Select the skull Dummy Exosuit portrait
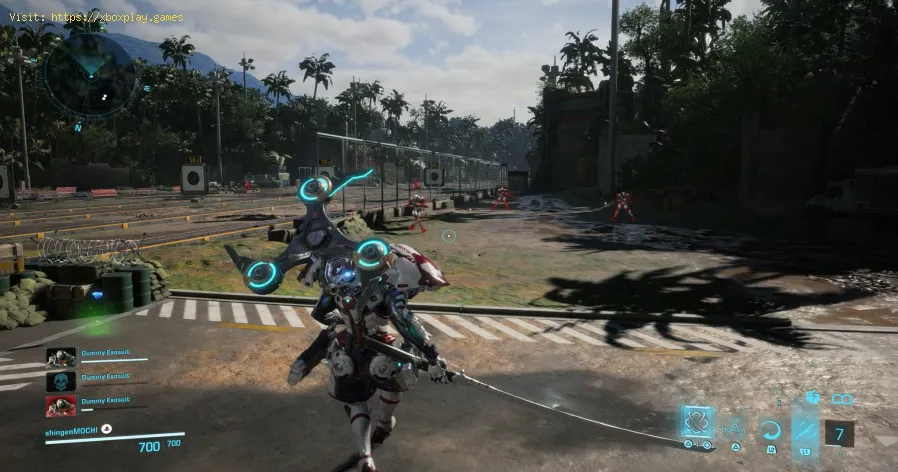 (61, 382)
